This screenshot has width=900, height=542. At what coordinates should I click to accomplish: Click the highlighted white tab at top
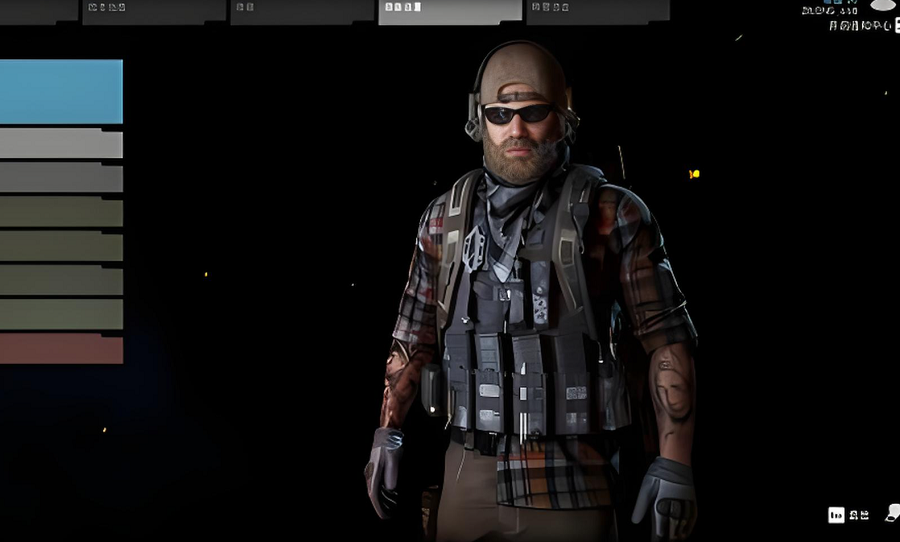pyautogui.click(x=449, y=11)
